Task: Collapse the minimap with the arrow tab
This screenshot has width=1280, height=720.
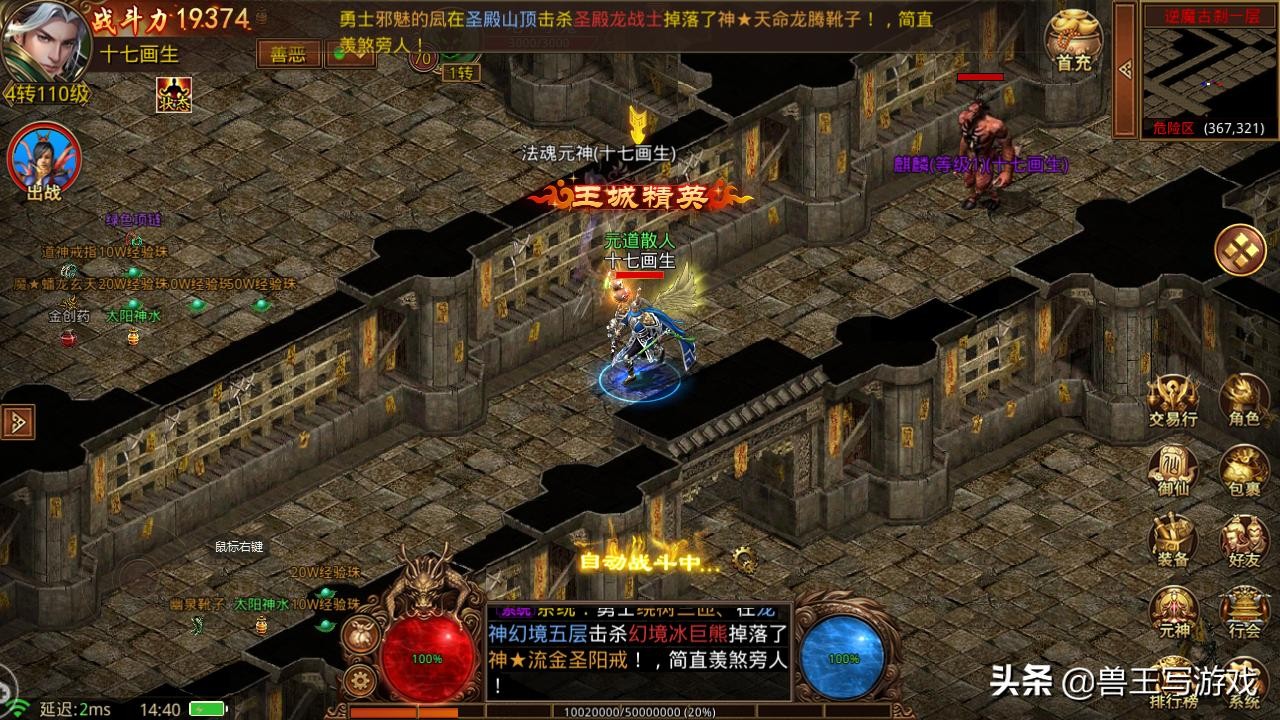Action: click(1125, 68)
